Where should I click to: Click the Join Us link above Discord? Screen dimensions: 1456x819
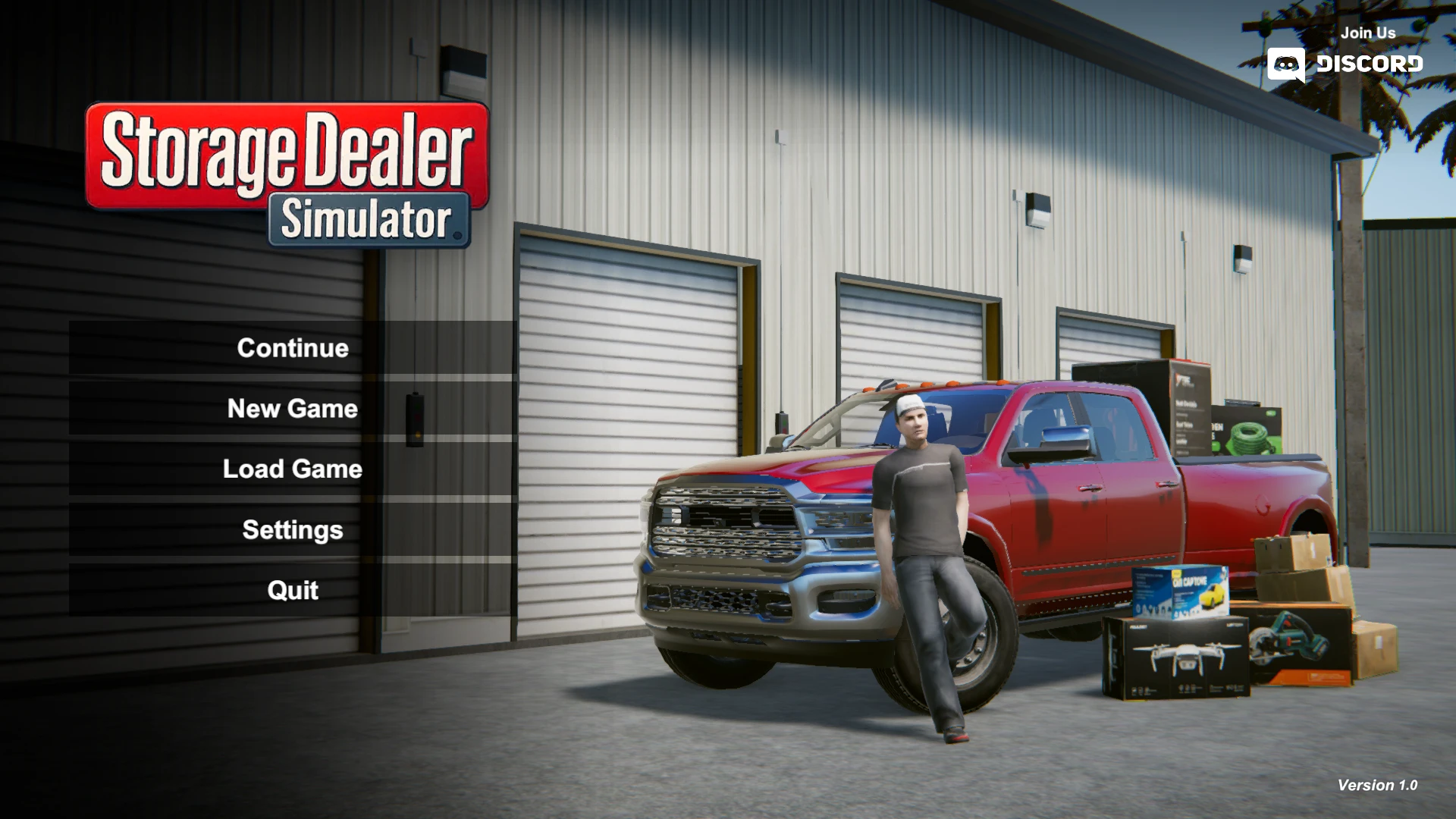click(1368, 33)
